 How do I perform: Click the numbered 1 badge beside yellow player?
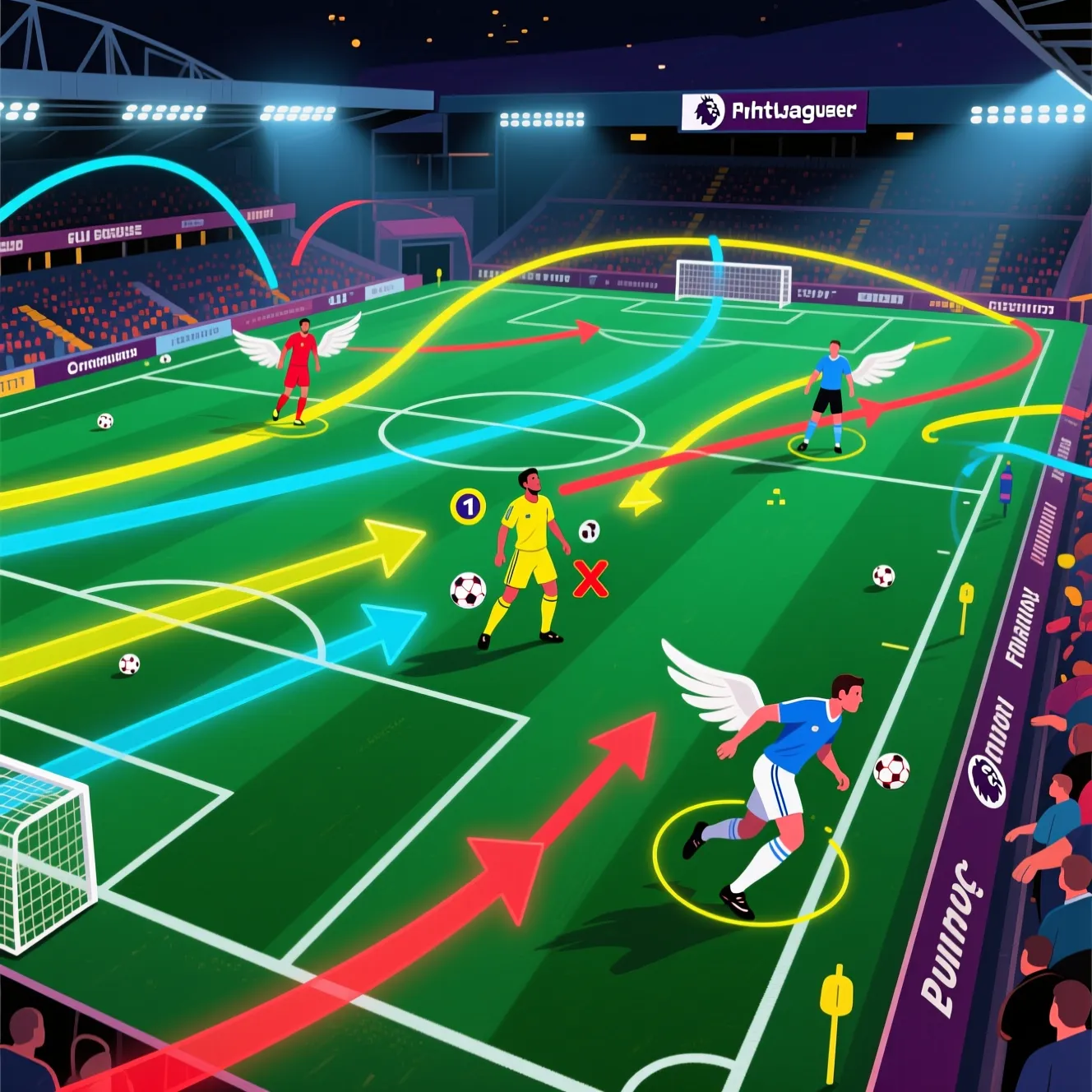click(468, 506)
